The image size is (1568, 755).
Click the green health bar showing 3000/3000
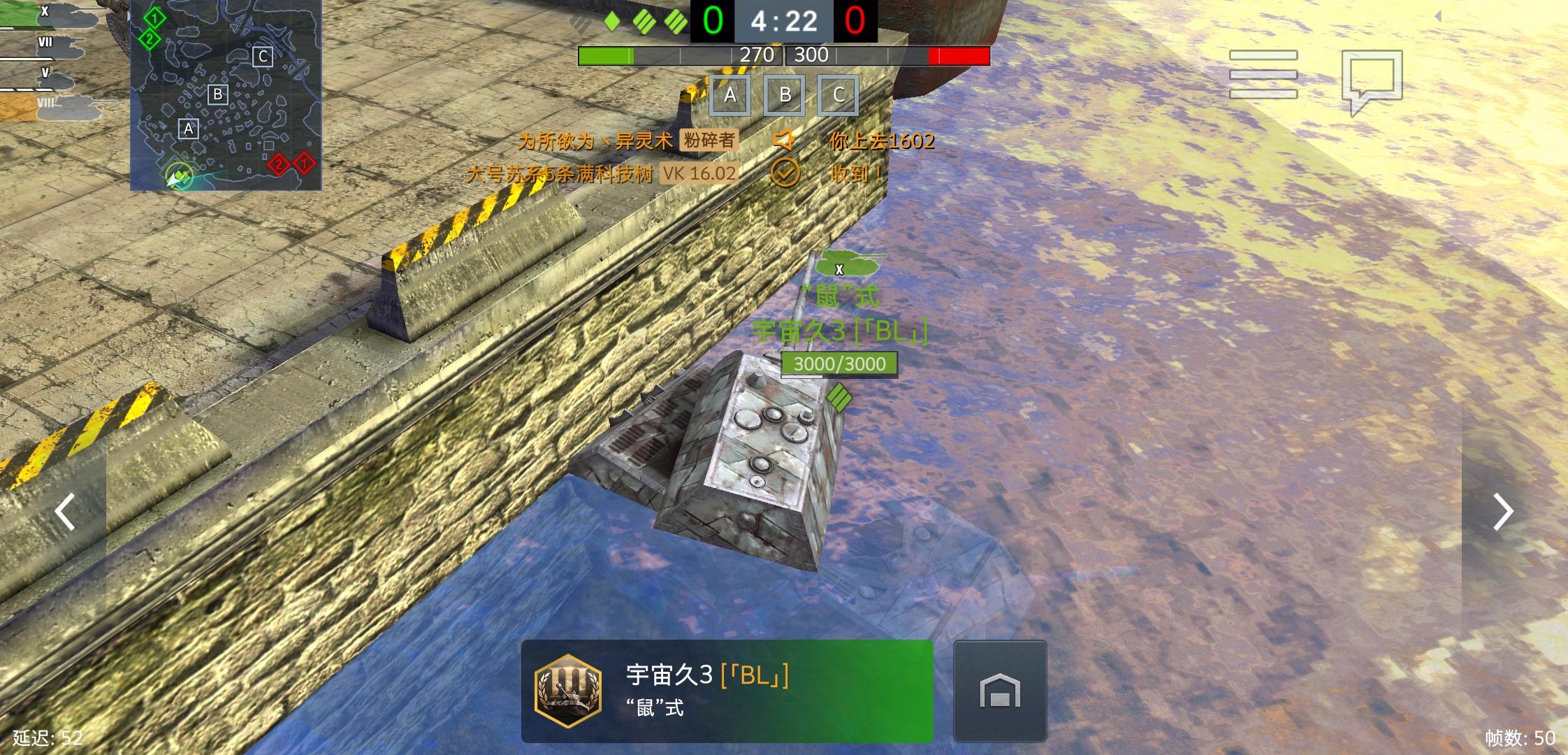coord(839,364)
